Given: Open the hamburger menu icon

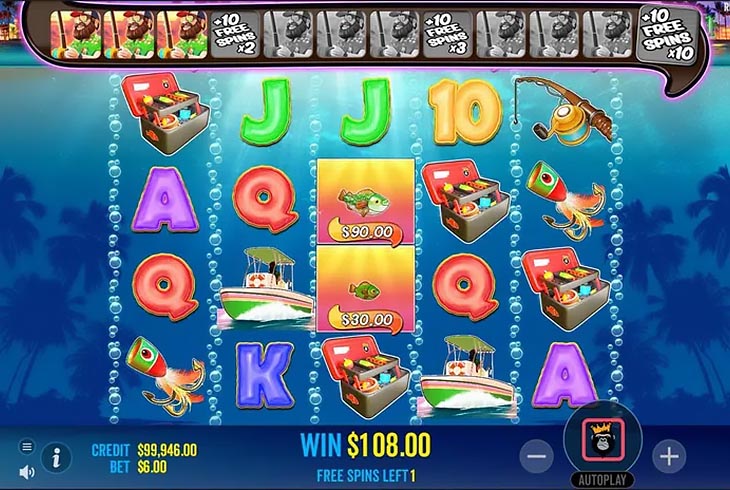Looking at the screenshot, I should tap(27, 446).
